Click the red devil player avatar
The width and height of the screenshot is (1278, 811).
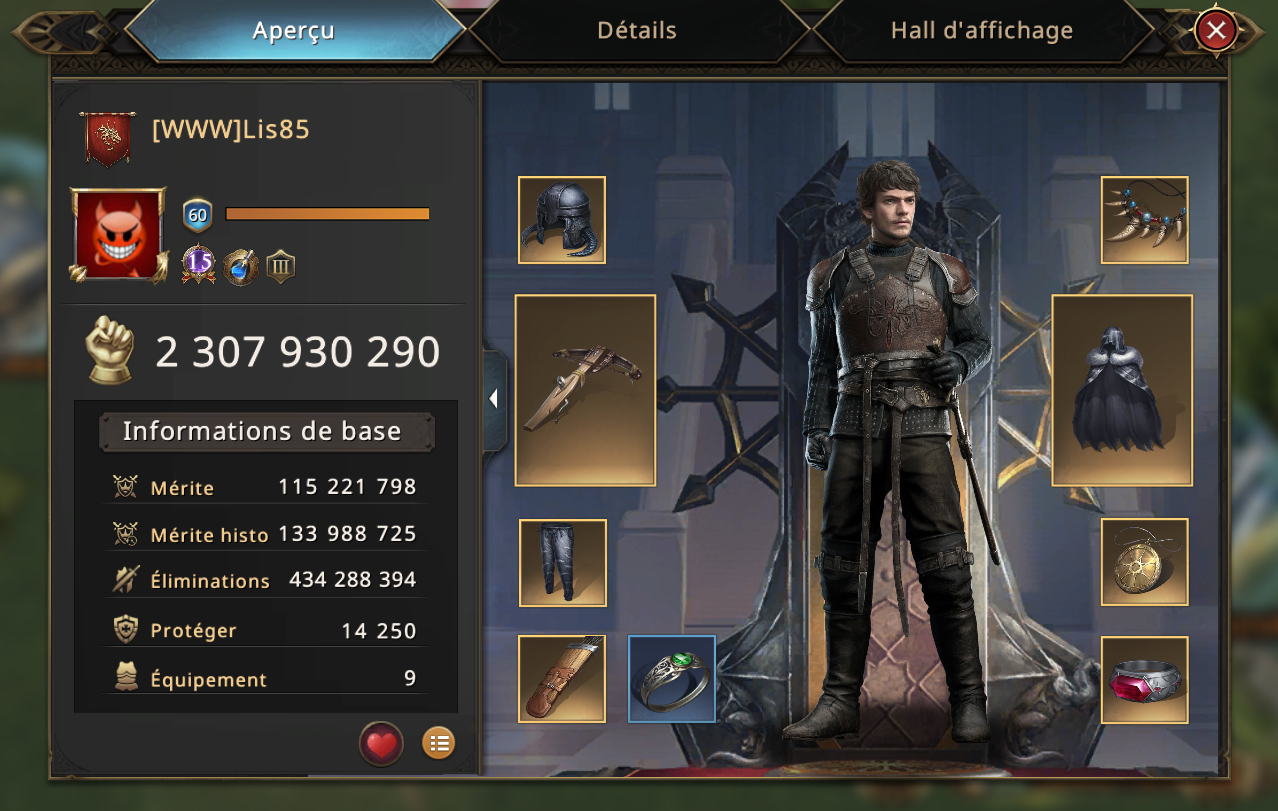pos(117,235)
